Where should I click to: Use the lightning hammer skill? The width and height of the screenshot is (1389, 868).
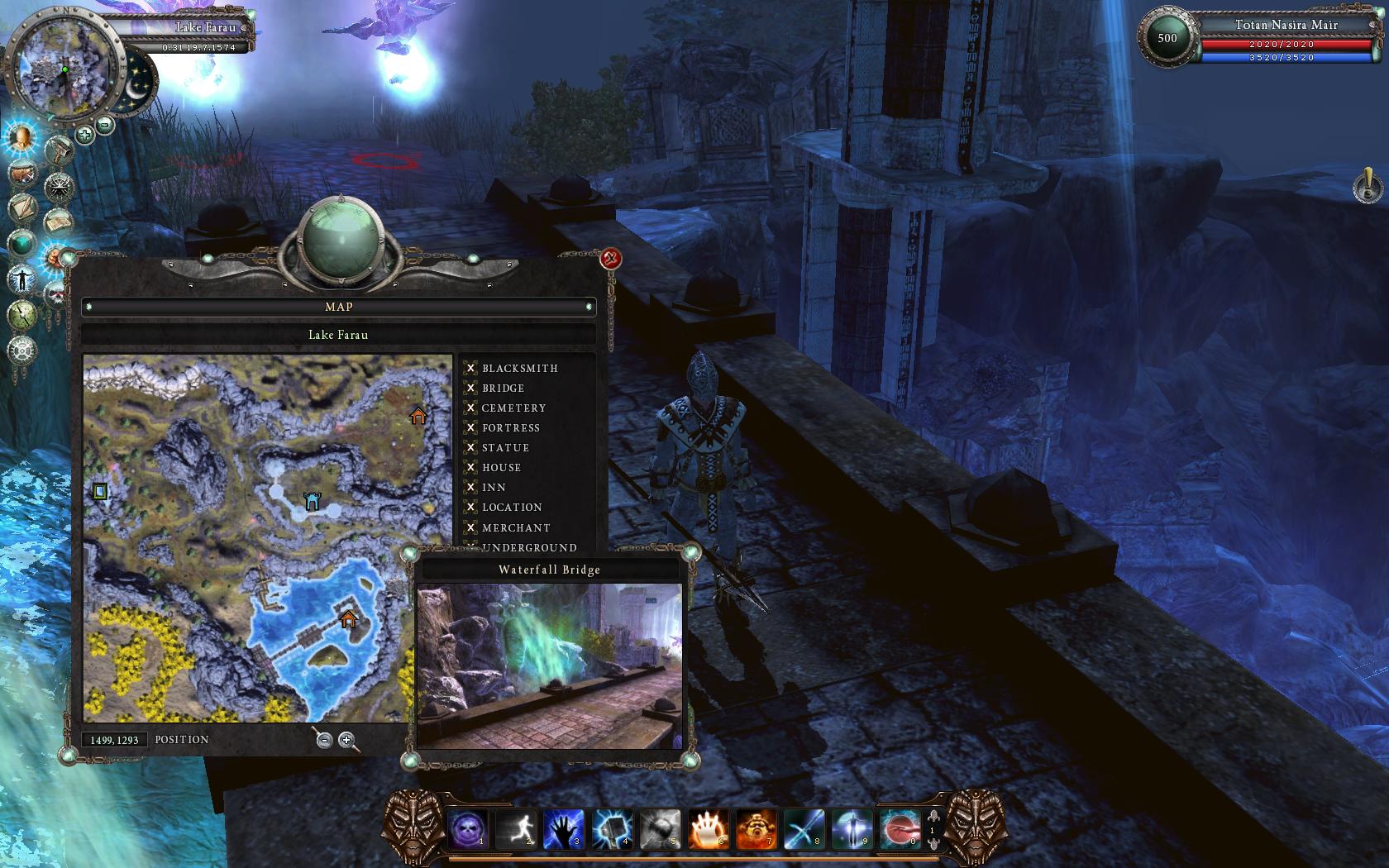(x=612, y=828)
